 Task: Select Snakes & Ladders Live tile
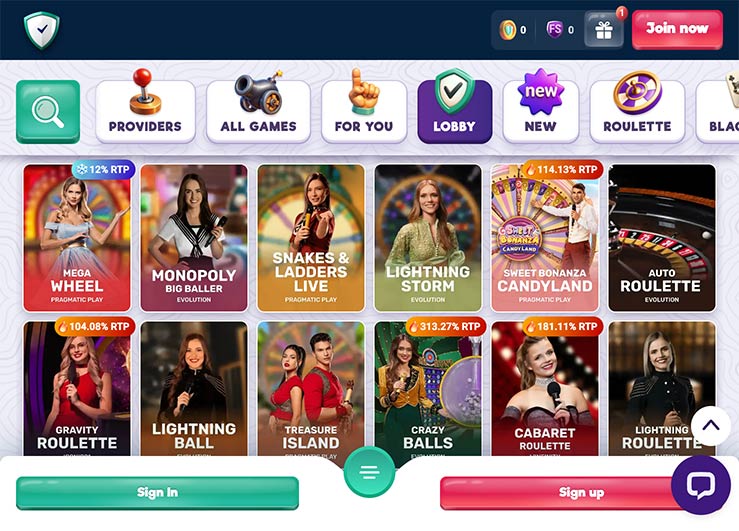[x=311, y=238]
